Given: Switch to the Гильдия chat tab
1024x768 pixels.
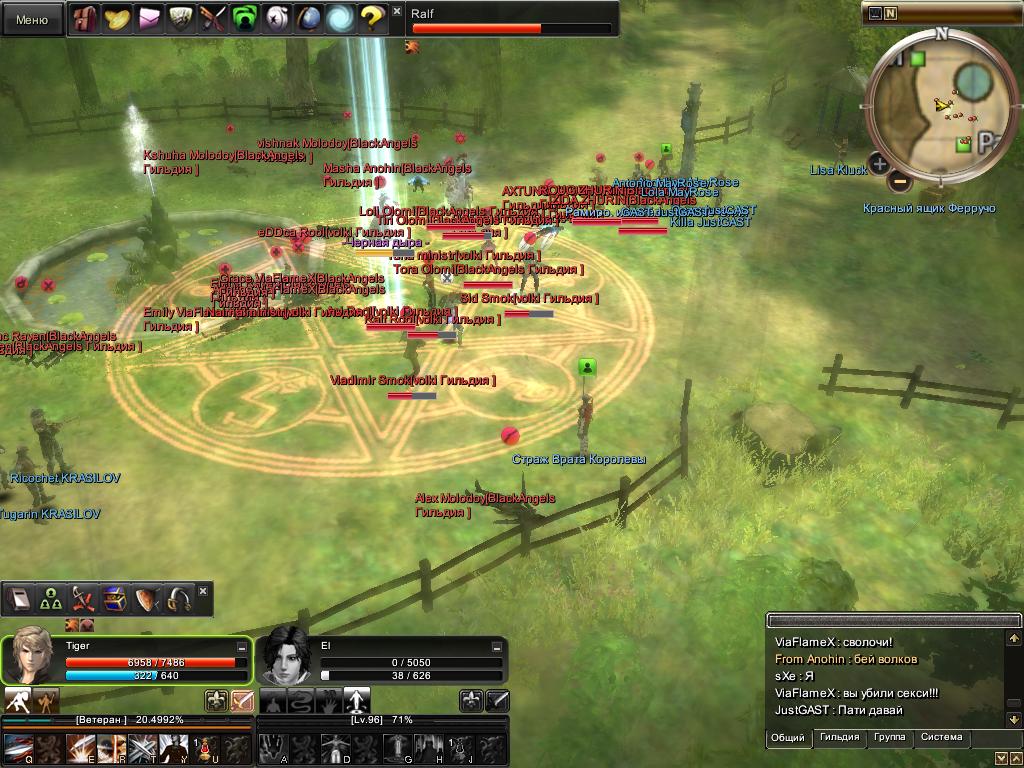Looking at the screenshot, I should [839, 738].
